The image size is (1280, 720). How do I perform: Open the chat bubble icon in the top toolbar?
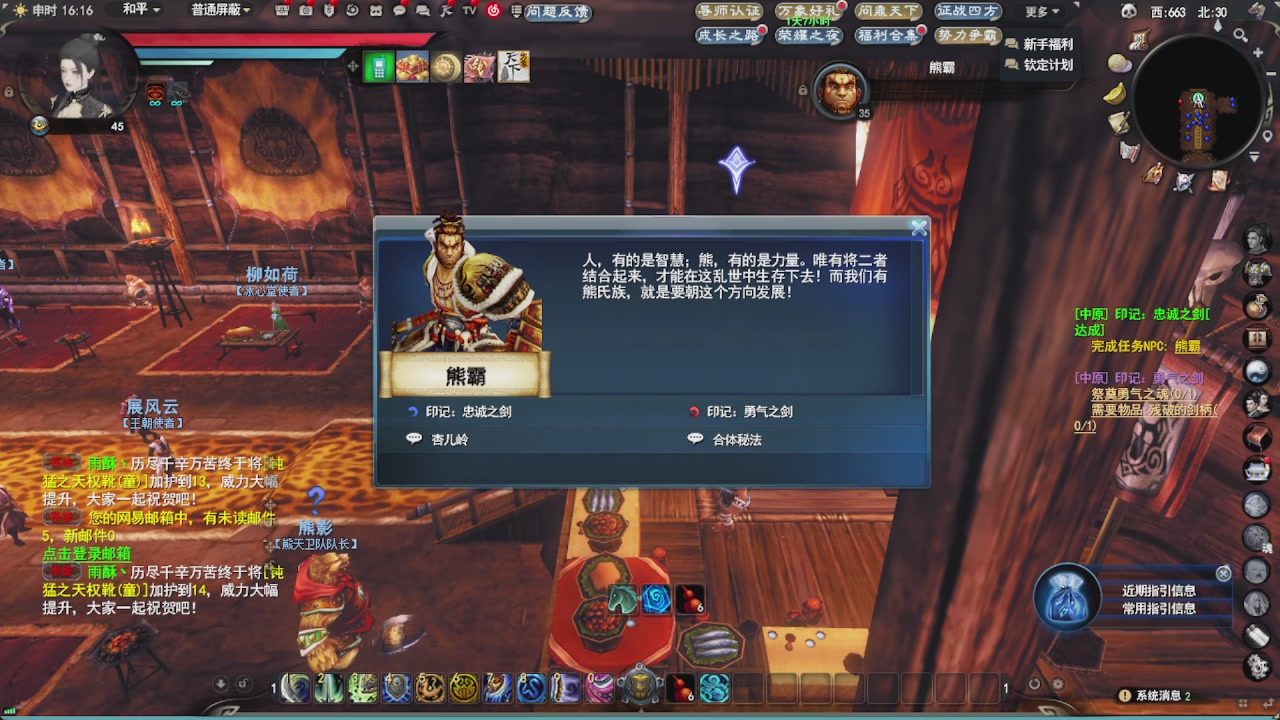pos(399,11)
